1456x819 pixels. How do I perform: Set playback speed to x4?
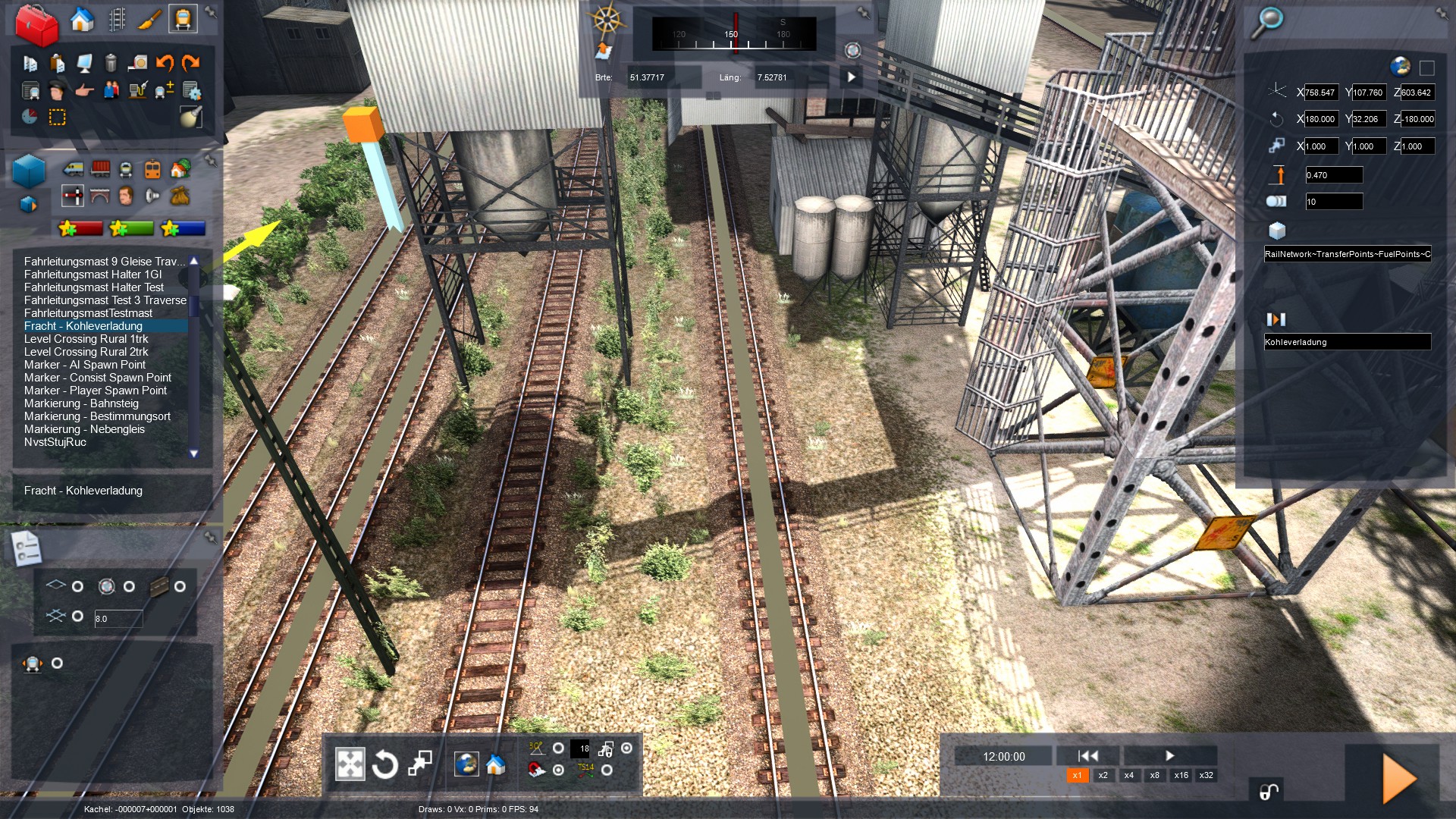pos(1128,775)
